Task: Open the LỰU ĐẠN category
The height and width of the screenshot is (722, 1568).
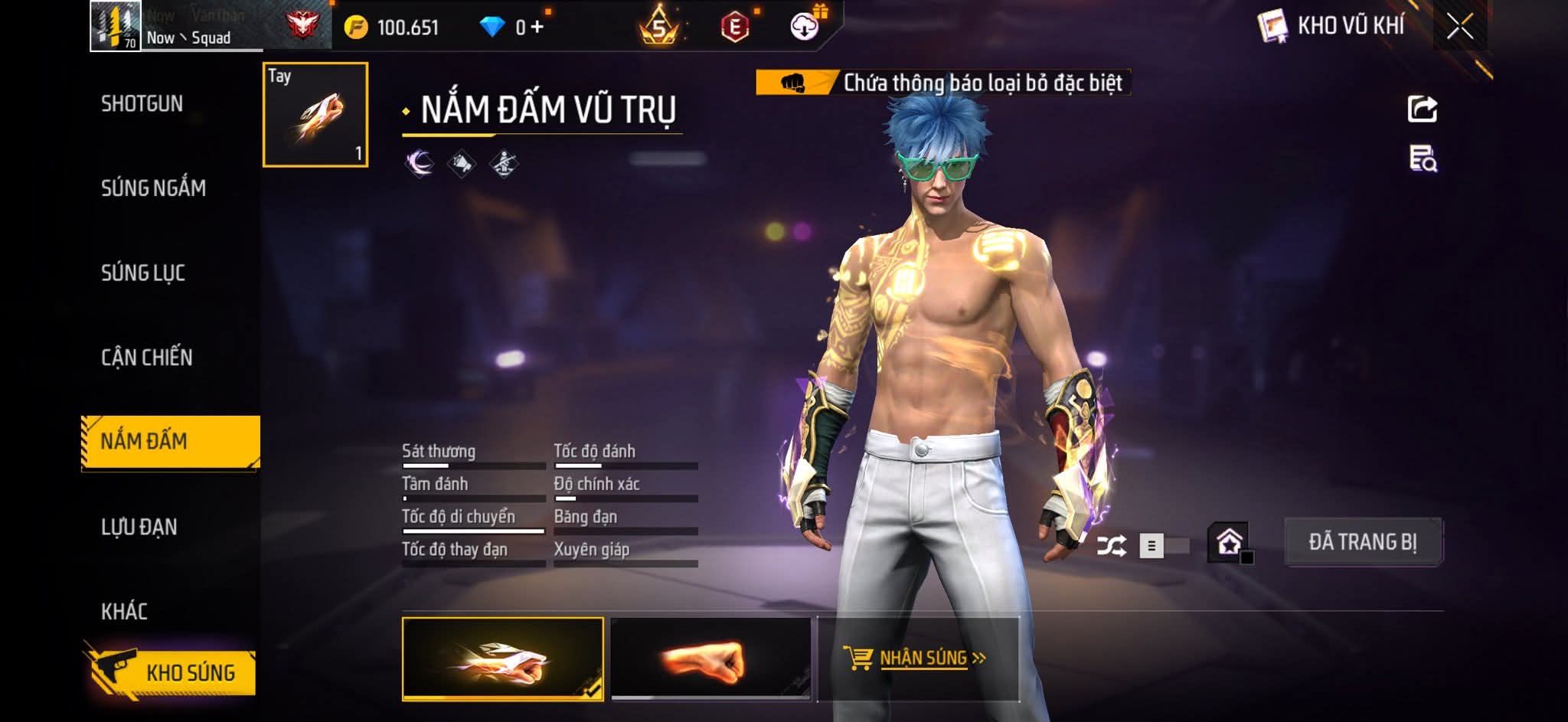Action: tap(139, 527)
